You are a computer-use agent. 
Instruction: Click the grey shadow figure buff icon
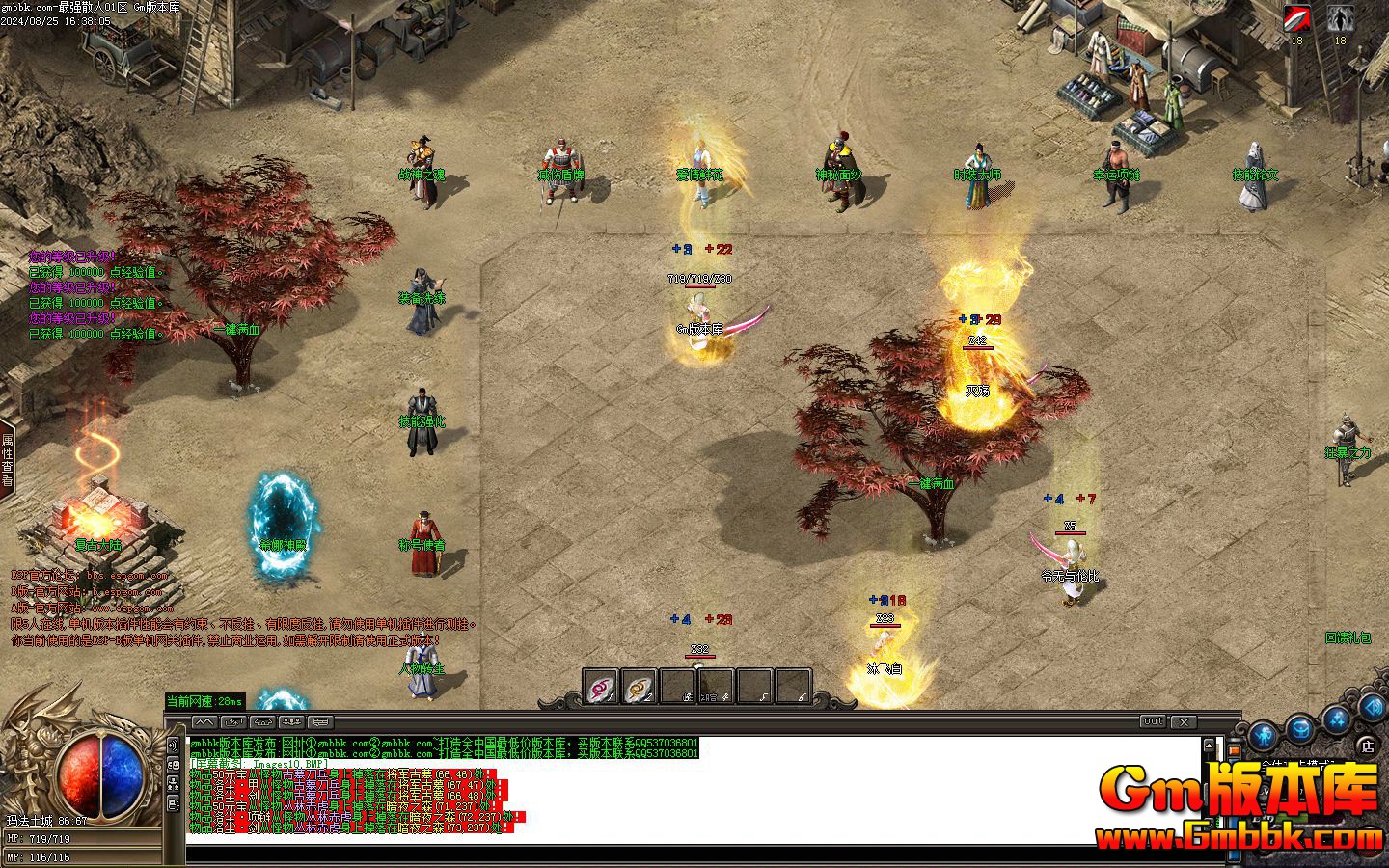point(1339,18)
